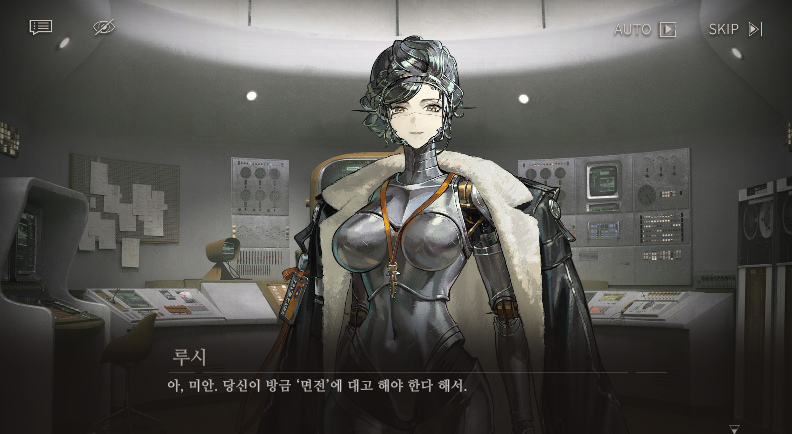Viewport: 792px width, 434px height.
Task: Open the dialogue log icon
Action: (41, 27)
